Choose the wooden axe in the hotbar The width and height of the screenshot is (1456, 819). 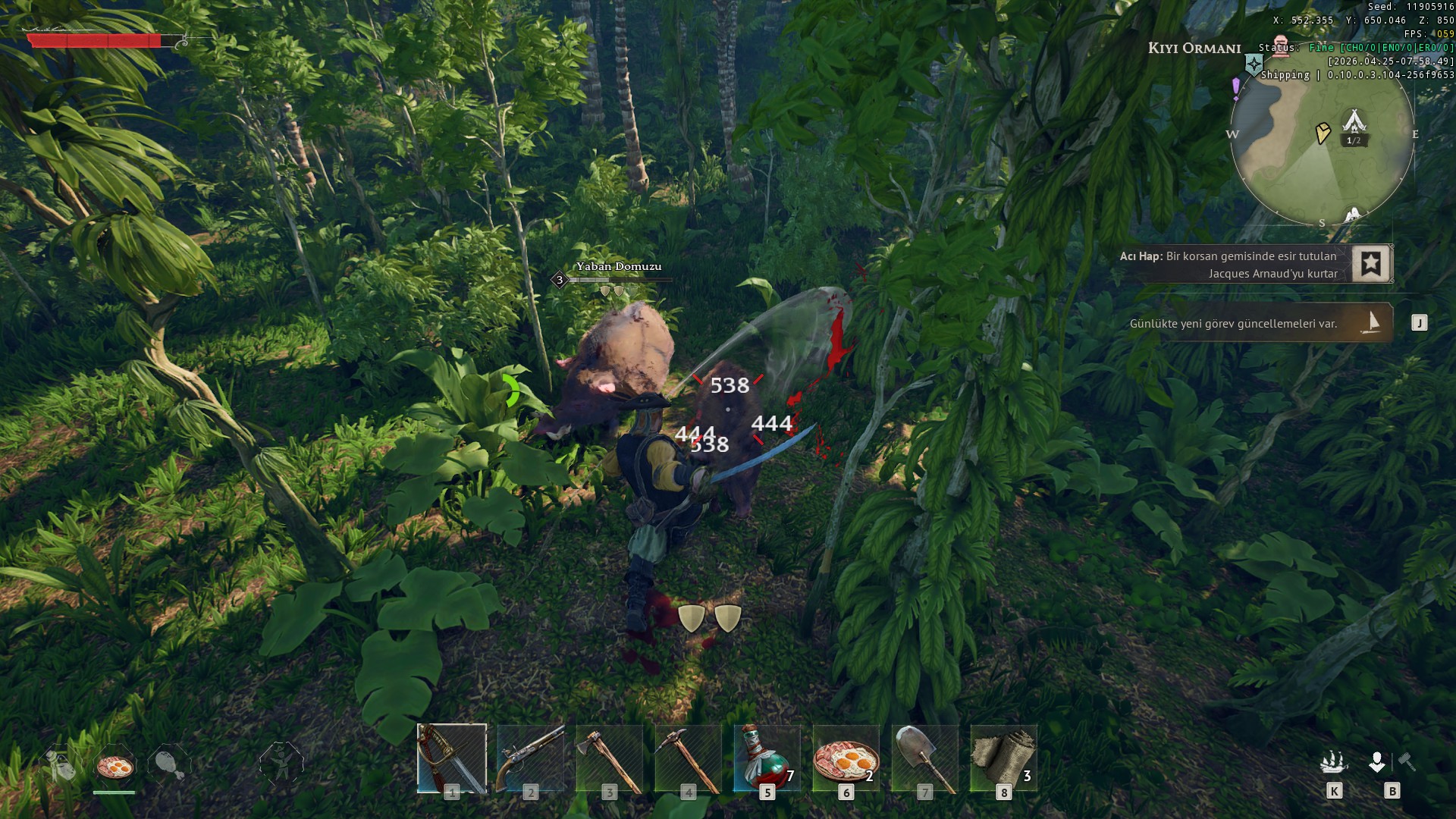coord(610,758)
